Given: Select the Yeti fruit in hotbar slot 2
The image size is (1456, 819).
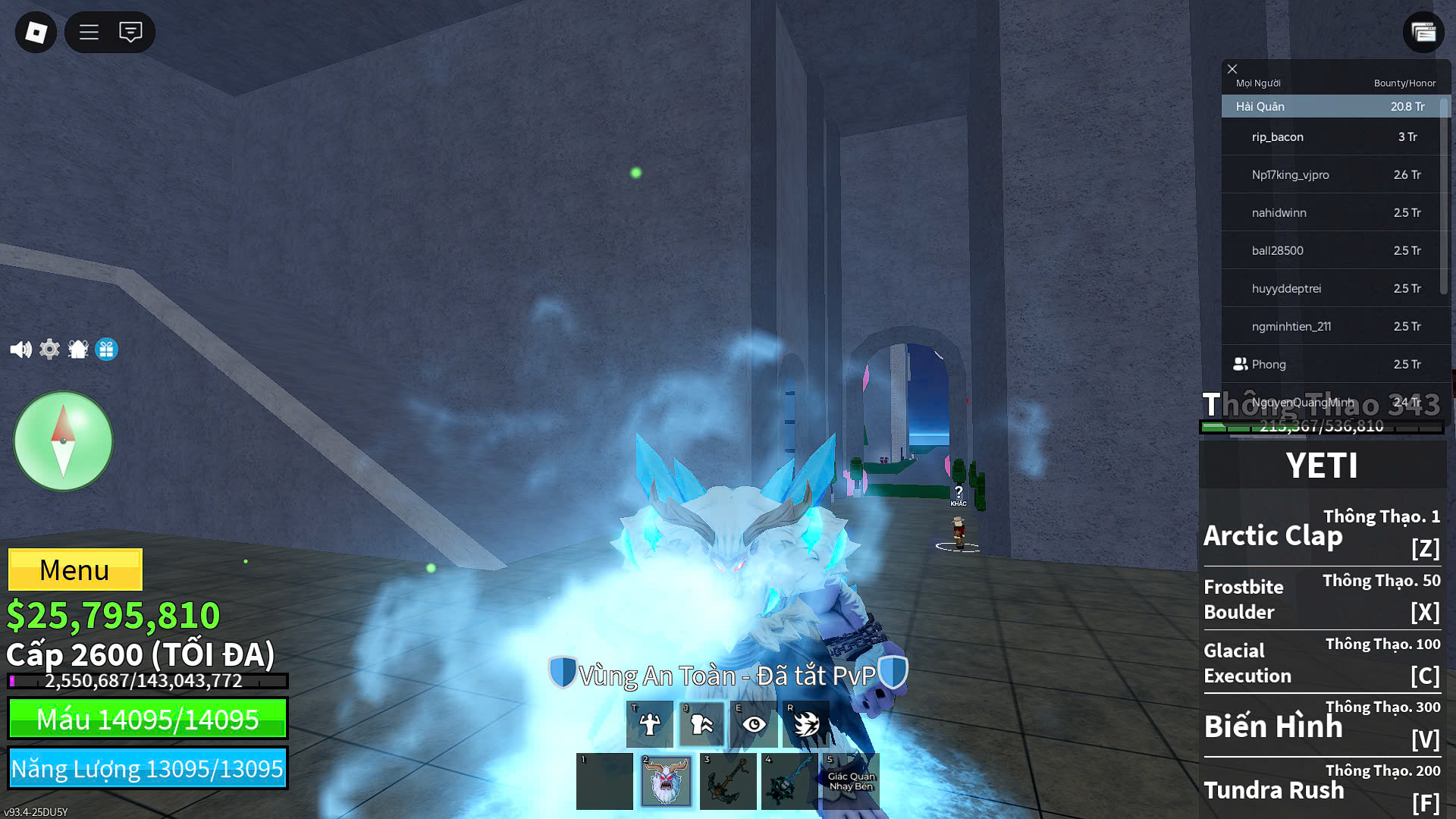Looking at the screenshot, I should [x=666, y=781].
